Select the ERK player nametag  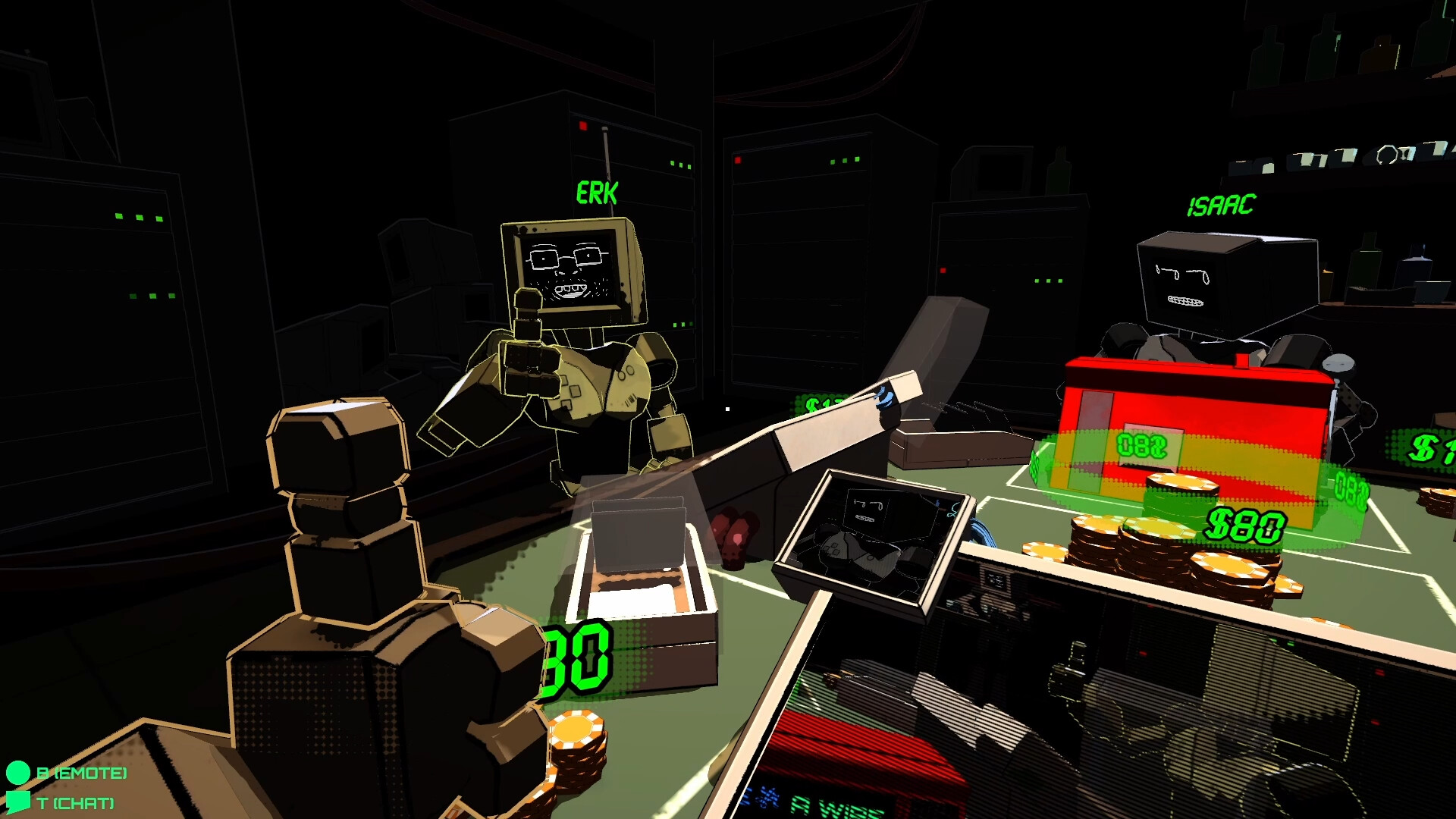click(596, 191)
